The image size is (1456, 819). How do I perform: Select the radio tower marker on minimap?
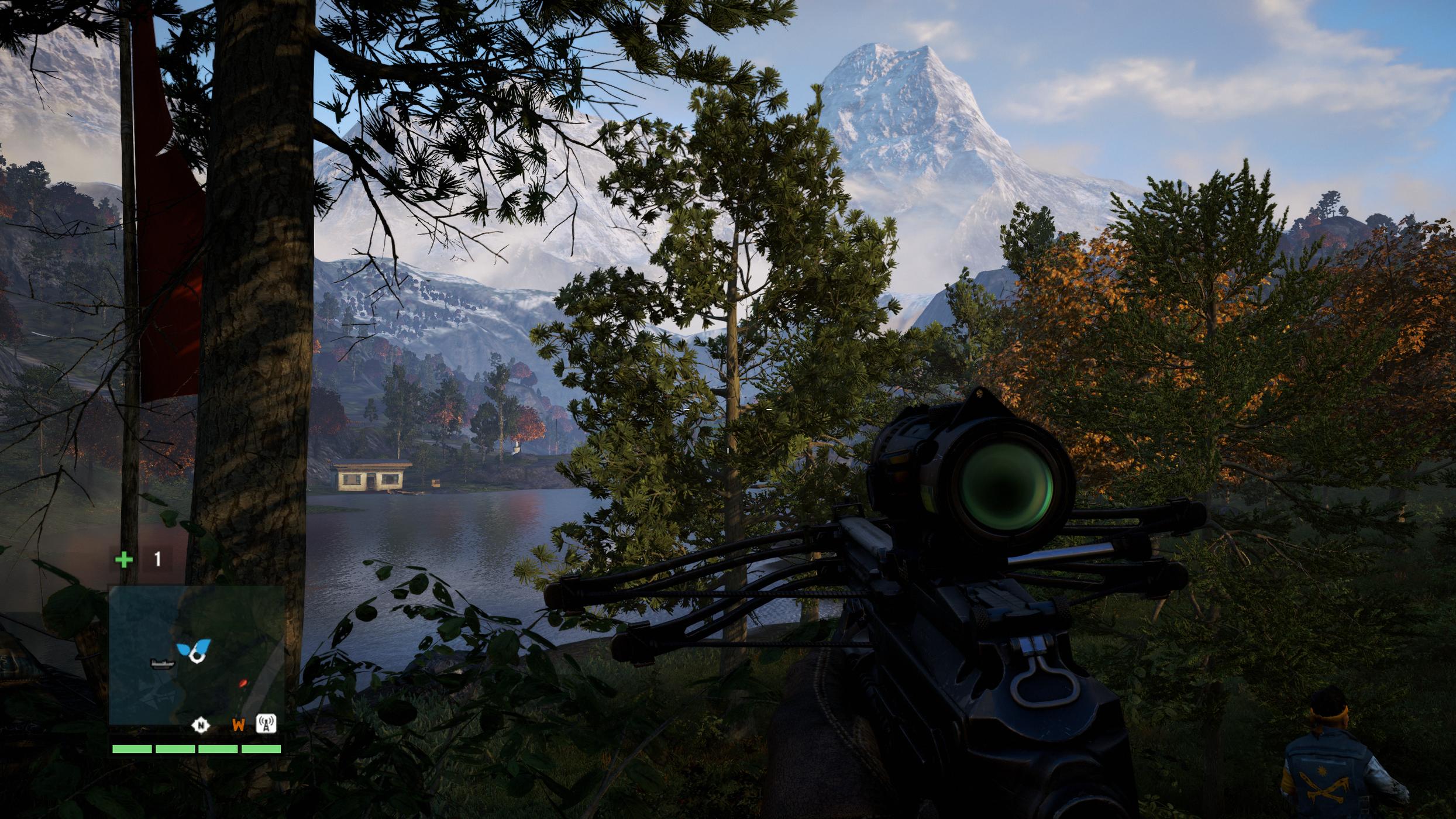point(266,724)
